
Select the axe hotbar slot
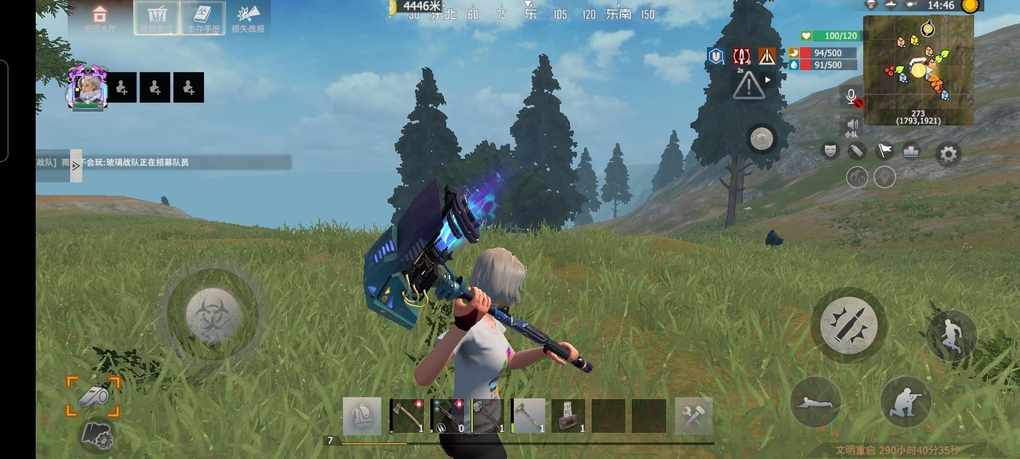point(405,416)
